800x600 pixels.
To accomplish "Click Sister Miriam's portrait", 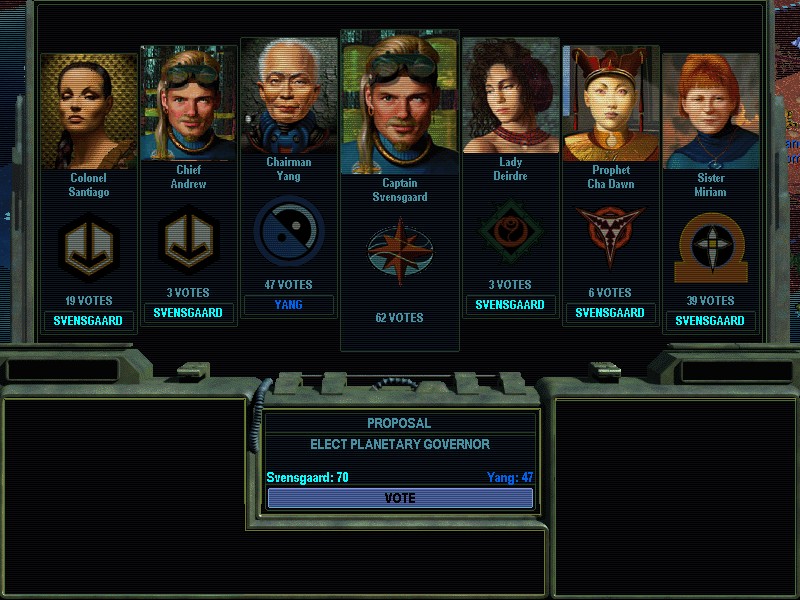I will point(710,111).
